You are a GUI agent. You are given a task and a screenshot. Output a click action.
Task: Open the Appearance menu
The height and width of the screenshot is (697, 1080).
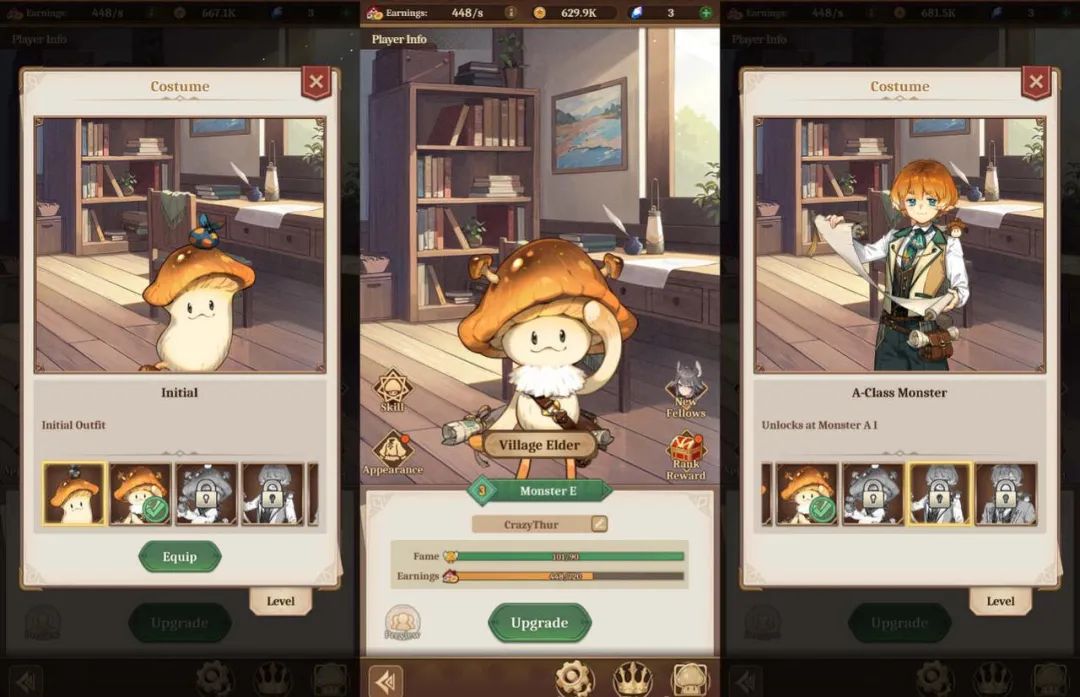click(x=392, y=453)
